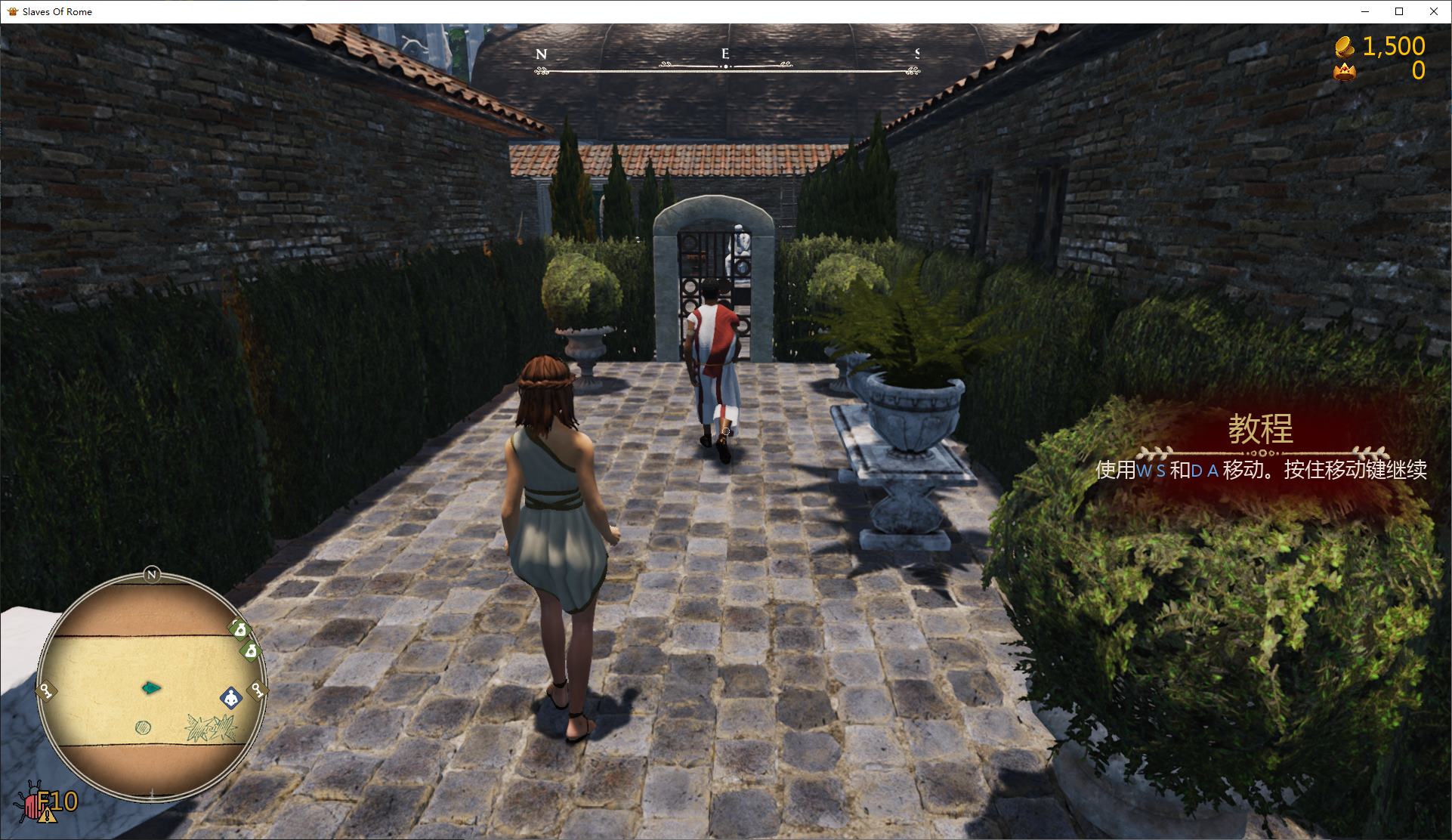Select the blue person marker on the minimap
Screen dimensions: 1452x840
click(230, 697)
